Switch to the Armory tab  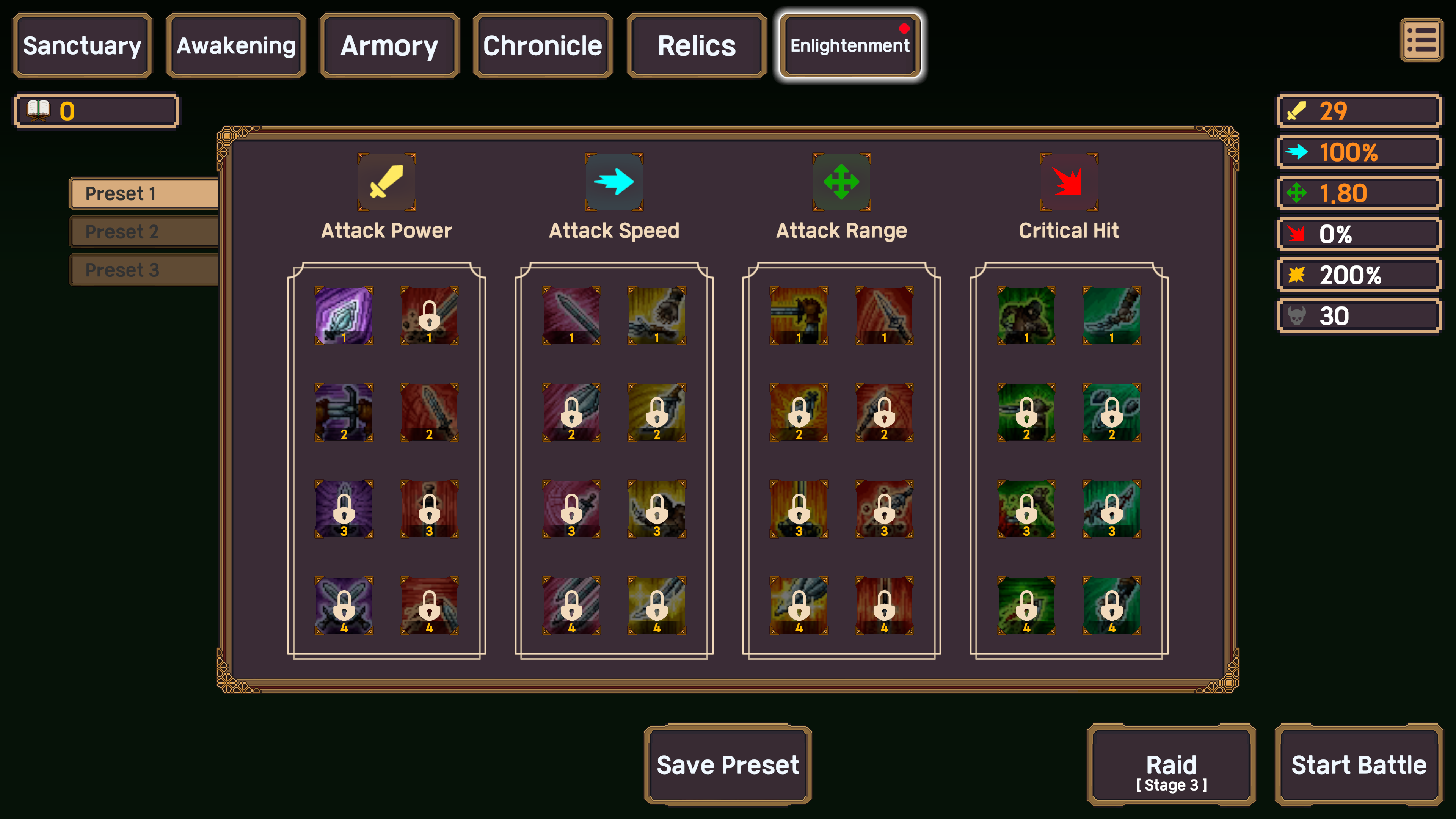click(x=389, y=45)
